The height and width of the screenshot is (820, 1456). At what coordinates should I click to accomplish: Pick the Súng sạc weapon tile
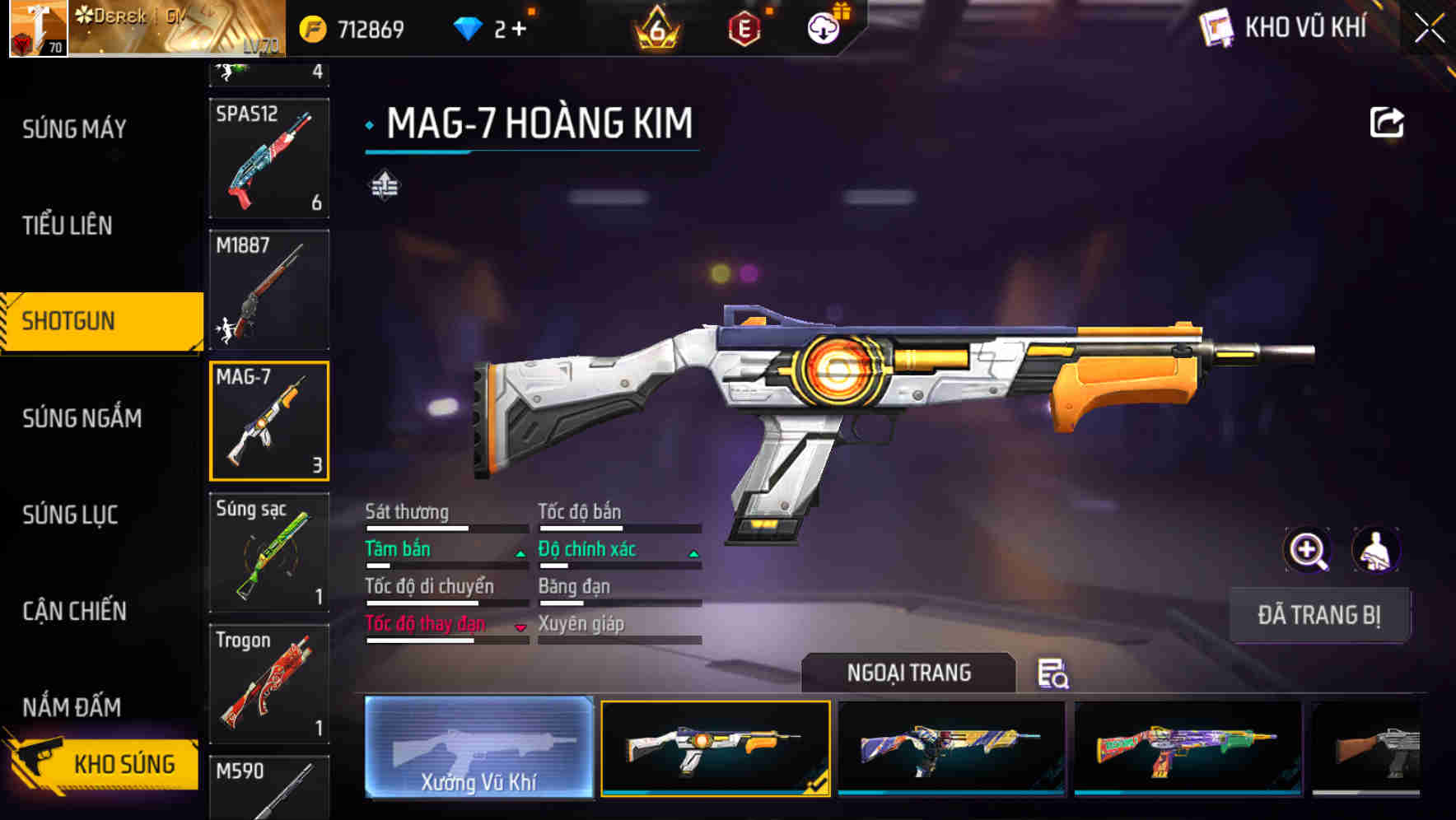pos(269,552)
